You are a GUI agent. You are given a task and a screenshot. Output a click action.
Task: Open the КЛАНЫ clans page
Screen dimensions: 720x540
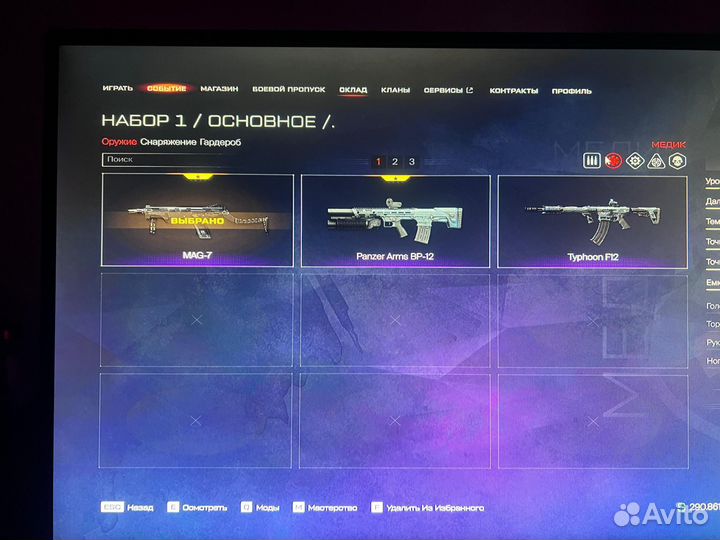point(395,90)
